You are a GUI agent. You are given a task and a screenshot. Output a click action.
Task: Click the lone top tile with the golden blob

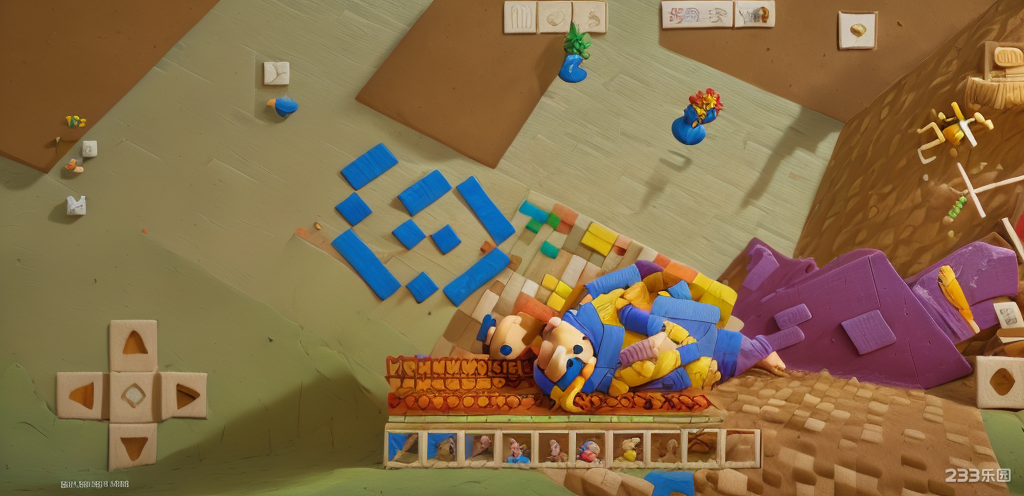857,30
